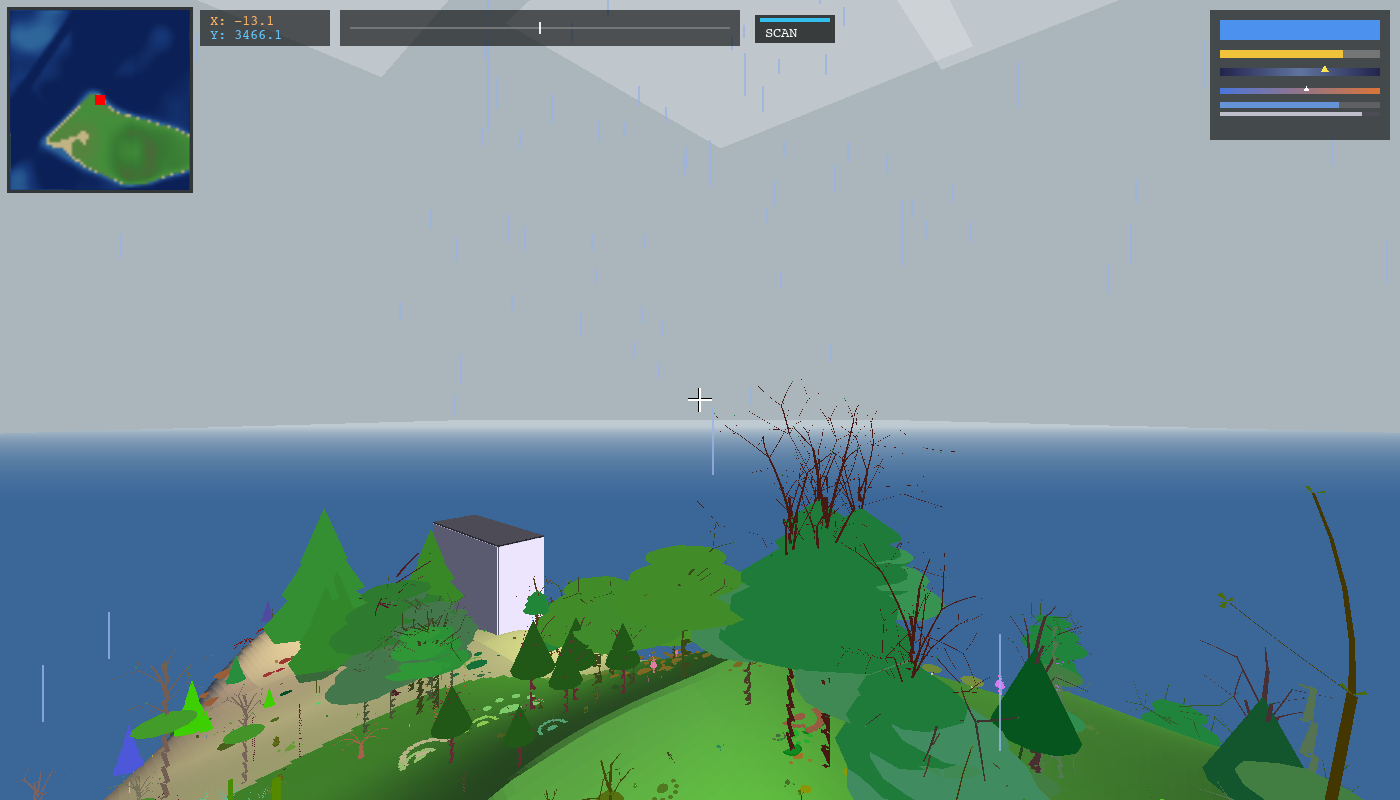
Task: Click the red player marker on the minimap
Action: 99,100
